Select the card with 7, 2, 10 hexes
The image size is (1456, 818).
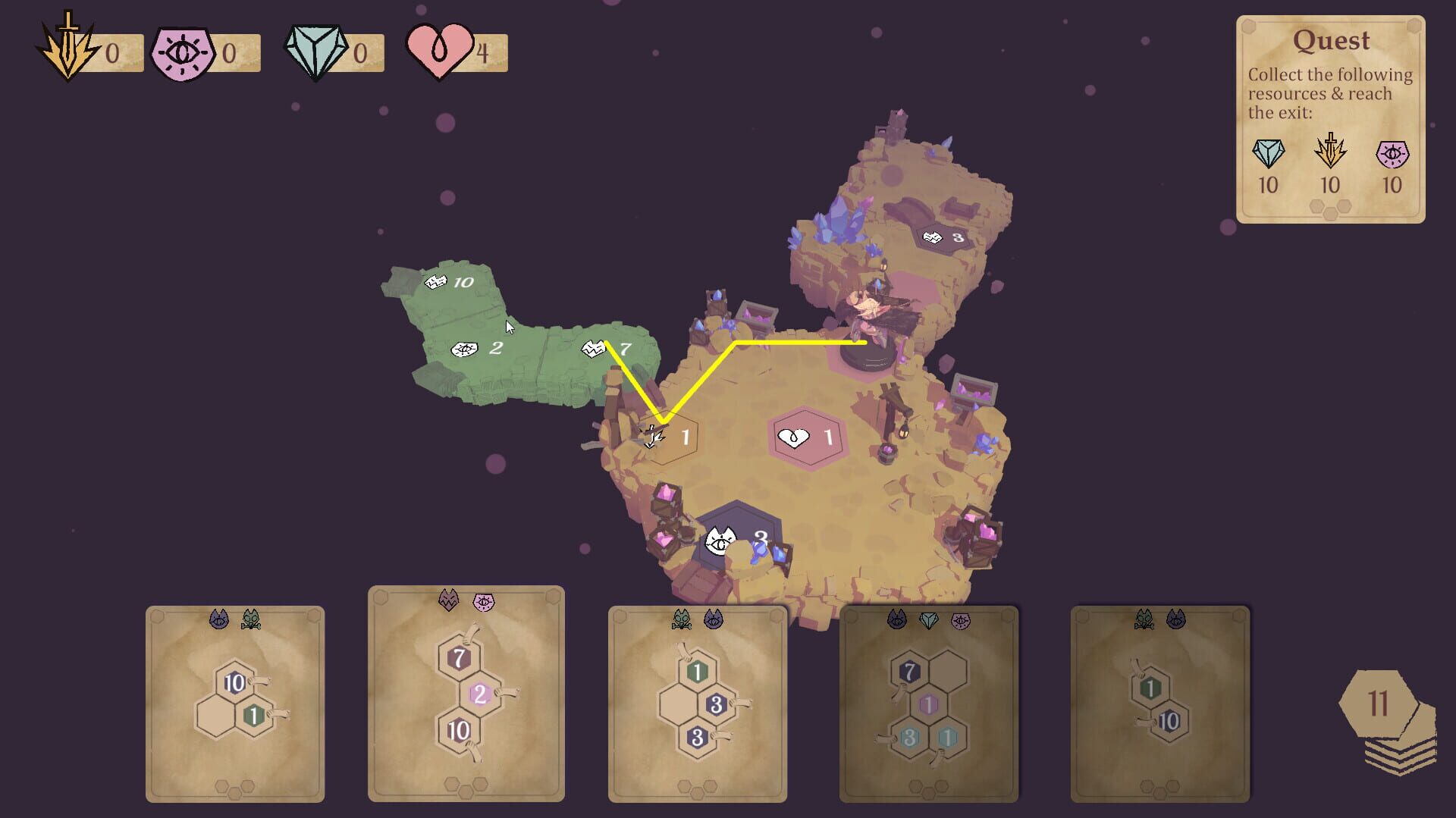point(461,705)
